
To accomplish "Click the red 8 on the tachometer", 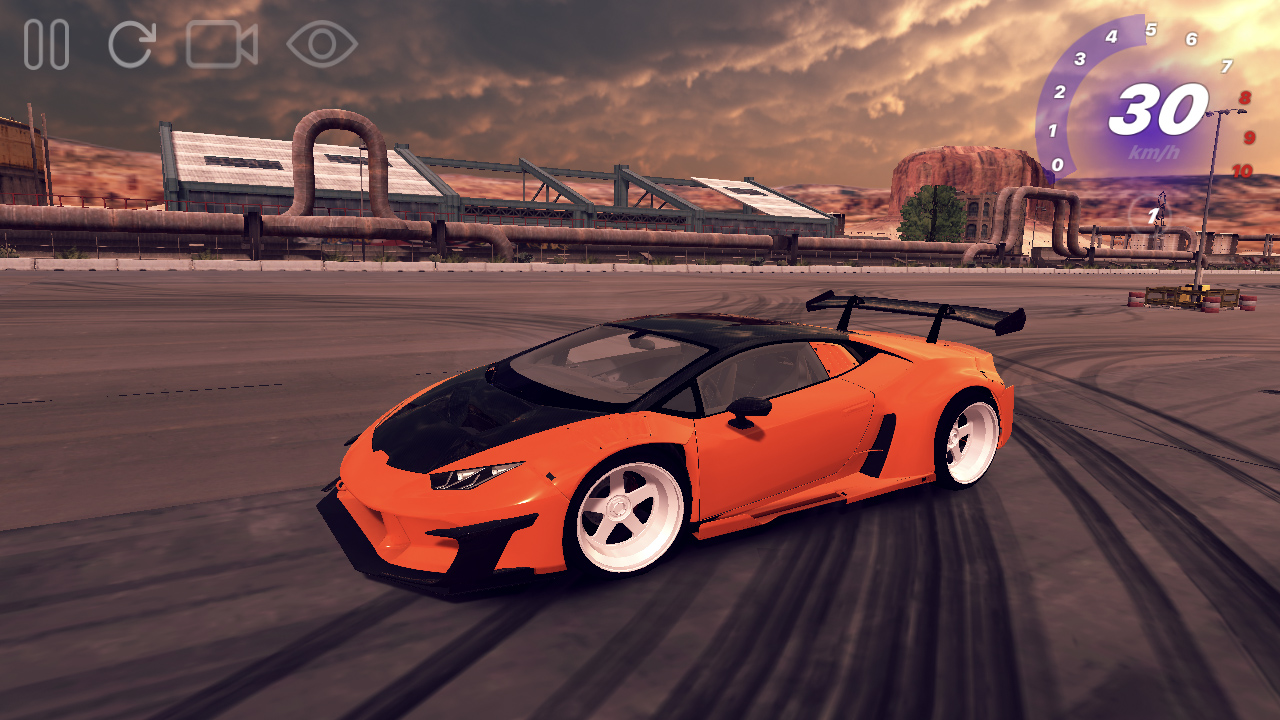I will pyautogui.click(x=1243, y=99).
